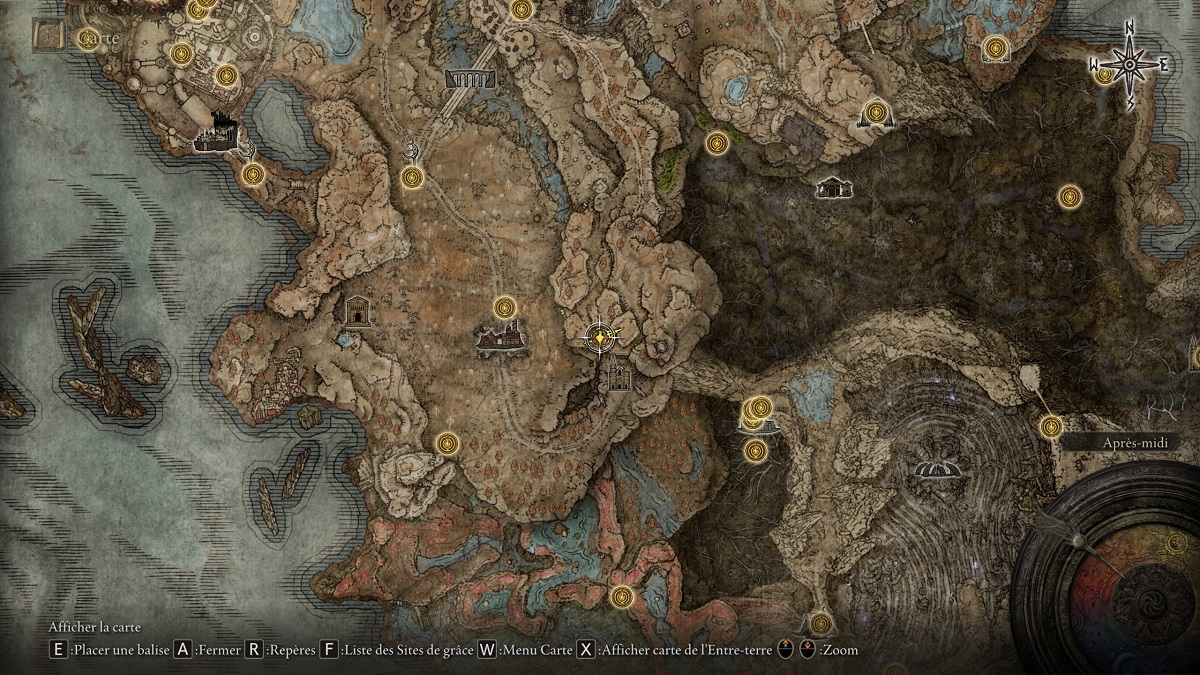
Task: Select the grace site on the pink shoreline
Action: coord(623,597)
